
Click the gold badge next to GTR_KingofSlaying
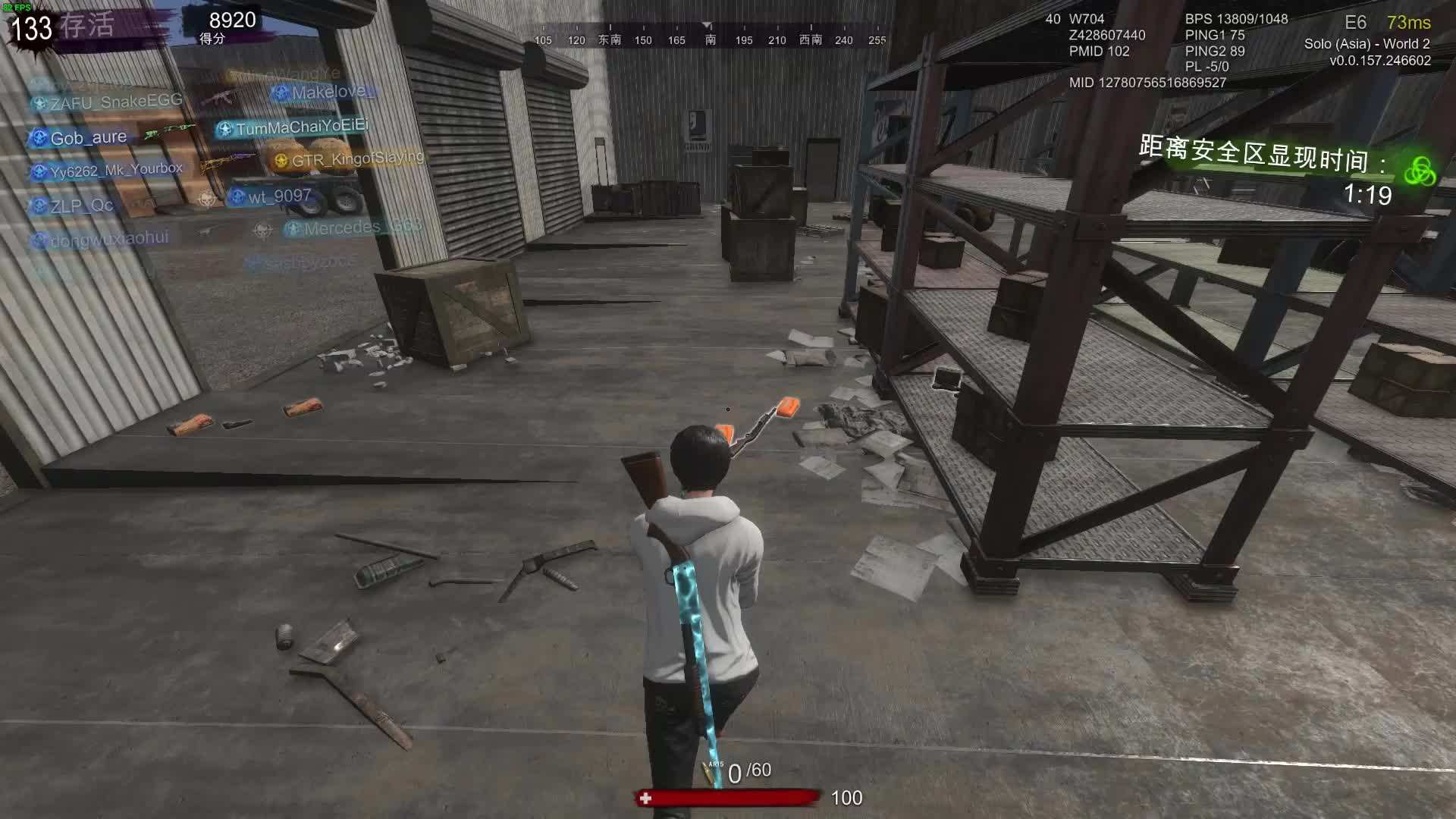coord(281,161)
